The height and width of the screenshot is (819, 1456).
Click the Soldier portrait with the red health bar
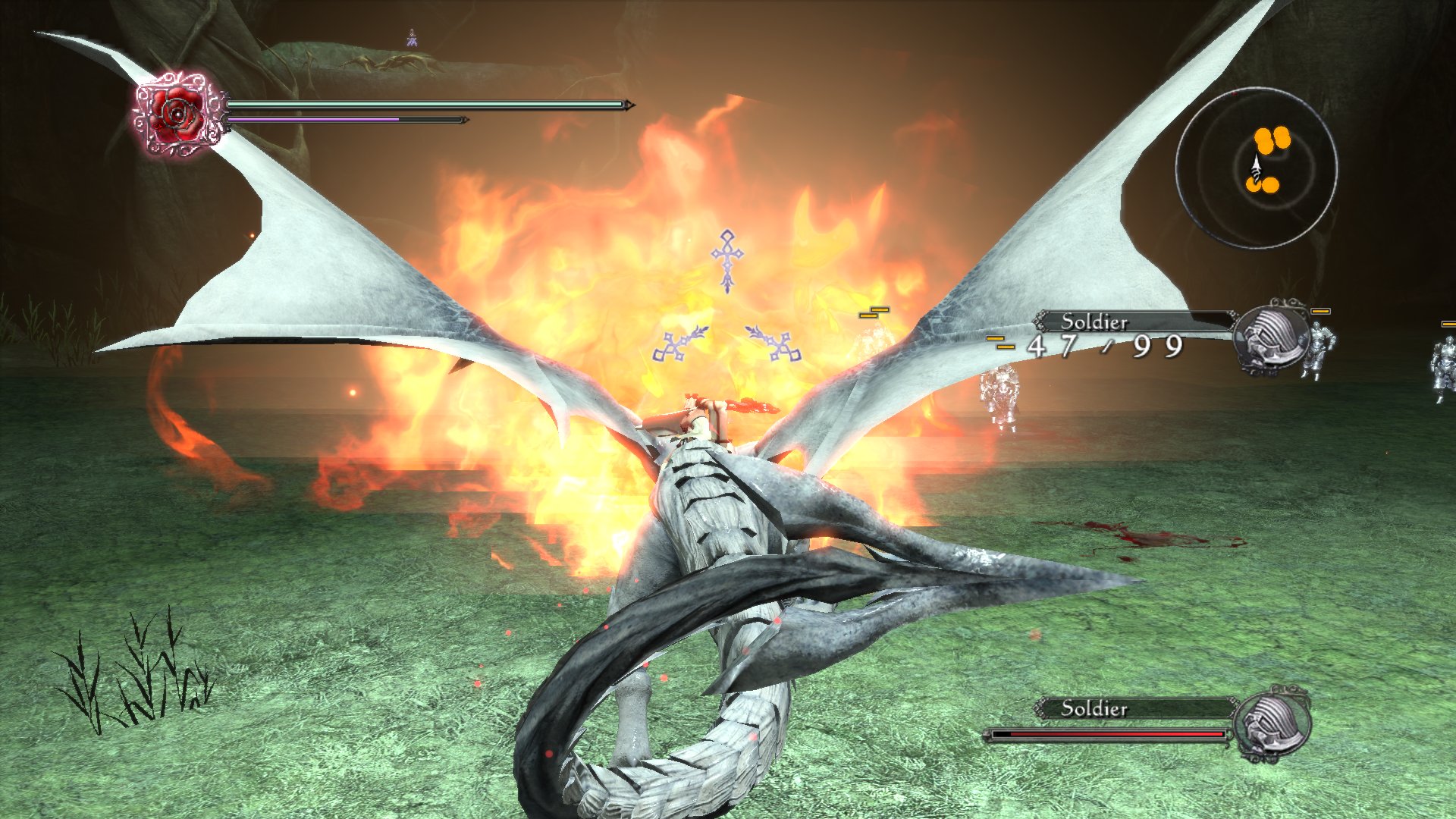click(1271, 725)
